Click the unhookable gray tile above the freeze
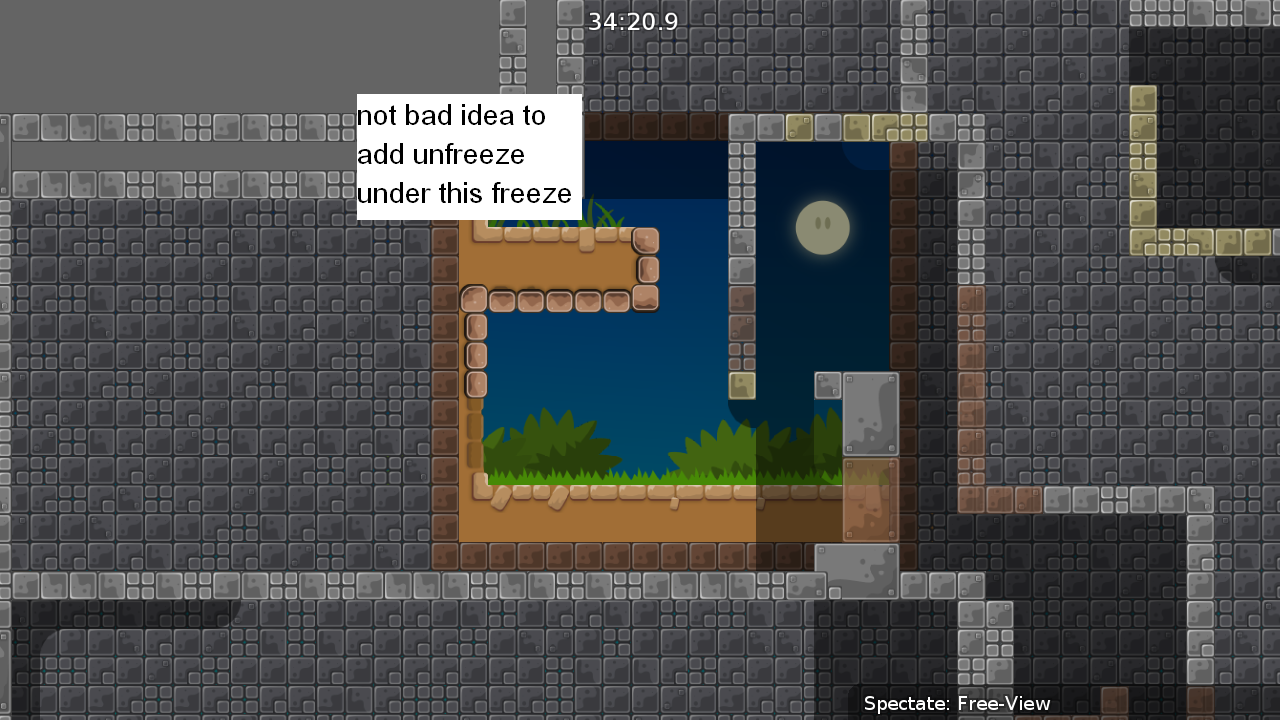The height and width of the screenshot is (720, 1280). (x=870, y=413)
